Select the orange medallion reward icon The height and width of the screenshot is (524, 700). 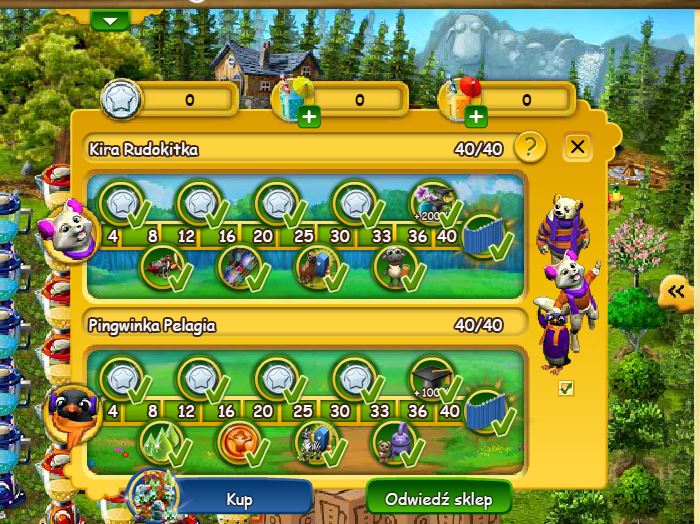pos(237,438)
